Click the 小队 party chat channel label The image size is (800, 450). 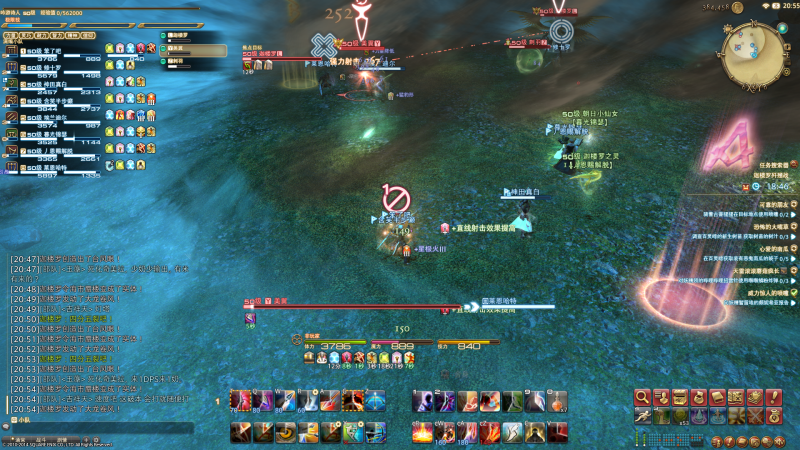pyautogui.click(x=25, y=421)
